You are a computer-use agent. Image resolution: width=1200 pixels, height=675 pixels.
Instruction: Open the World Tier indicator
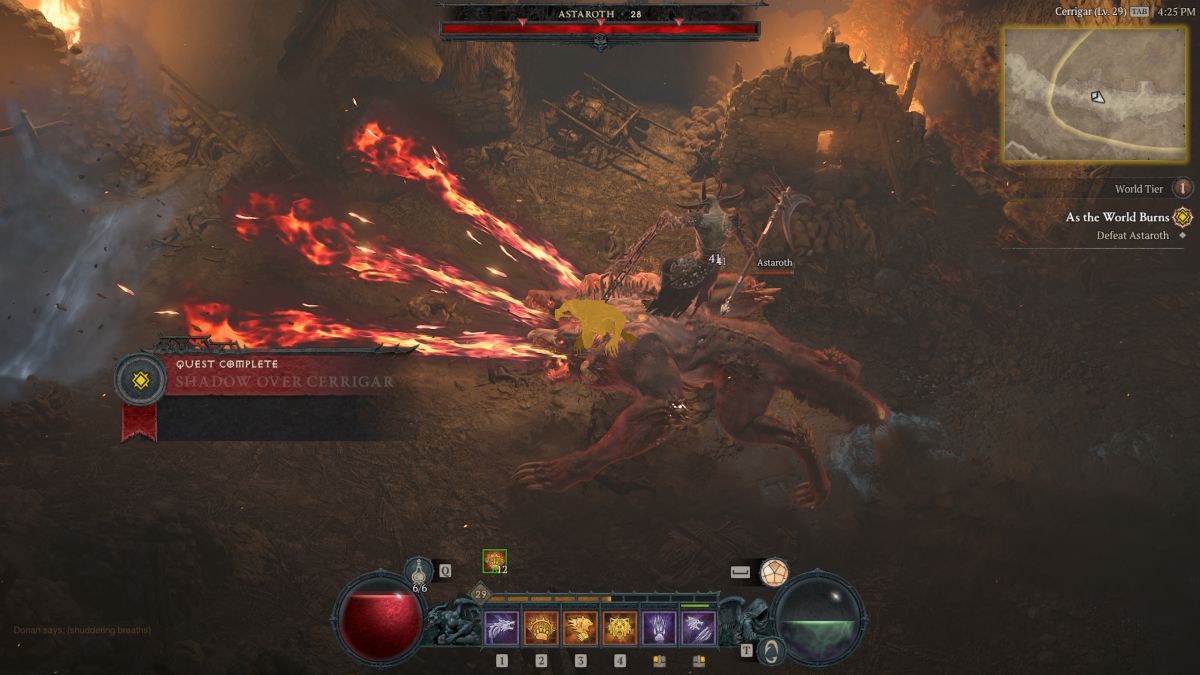[x=1183, y=188]
